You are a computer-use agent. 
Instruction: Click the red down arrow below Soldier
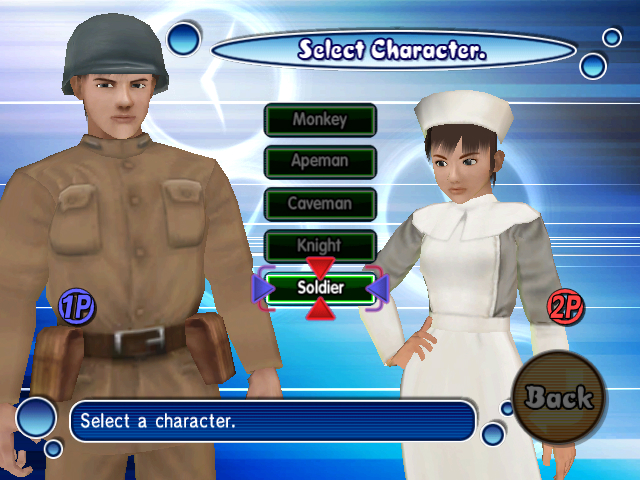(x=320, y=310)
